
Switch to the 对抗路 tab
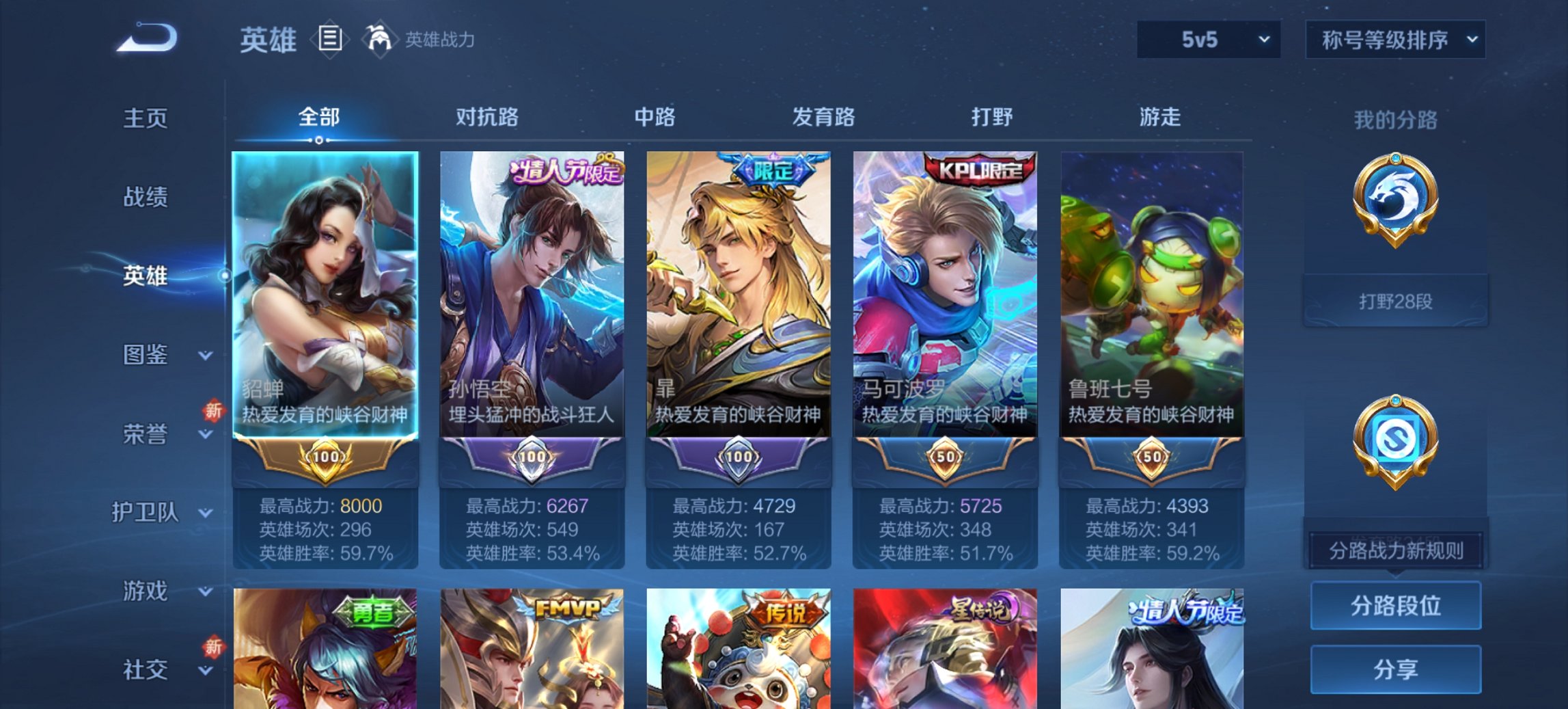pos(487,118)
